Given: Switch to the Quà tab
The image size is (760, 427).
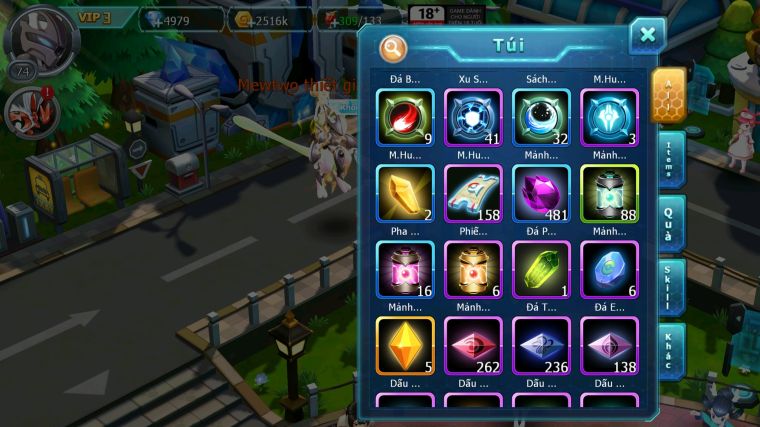Looking at the screenshot, I should pos(669,221).
